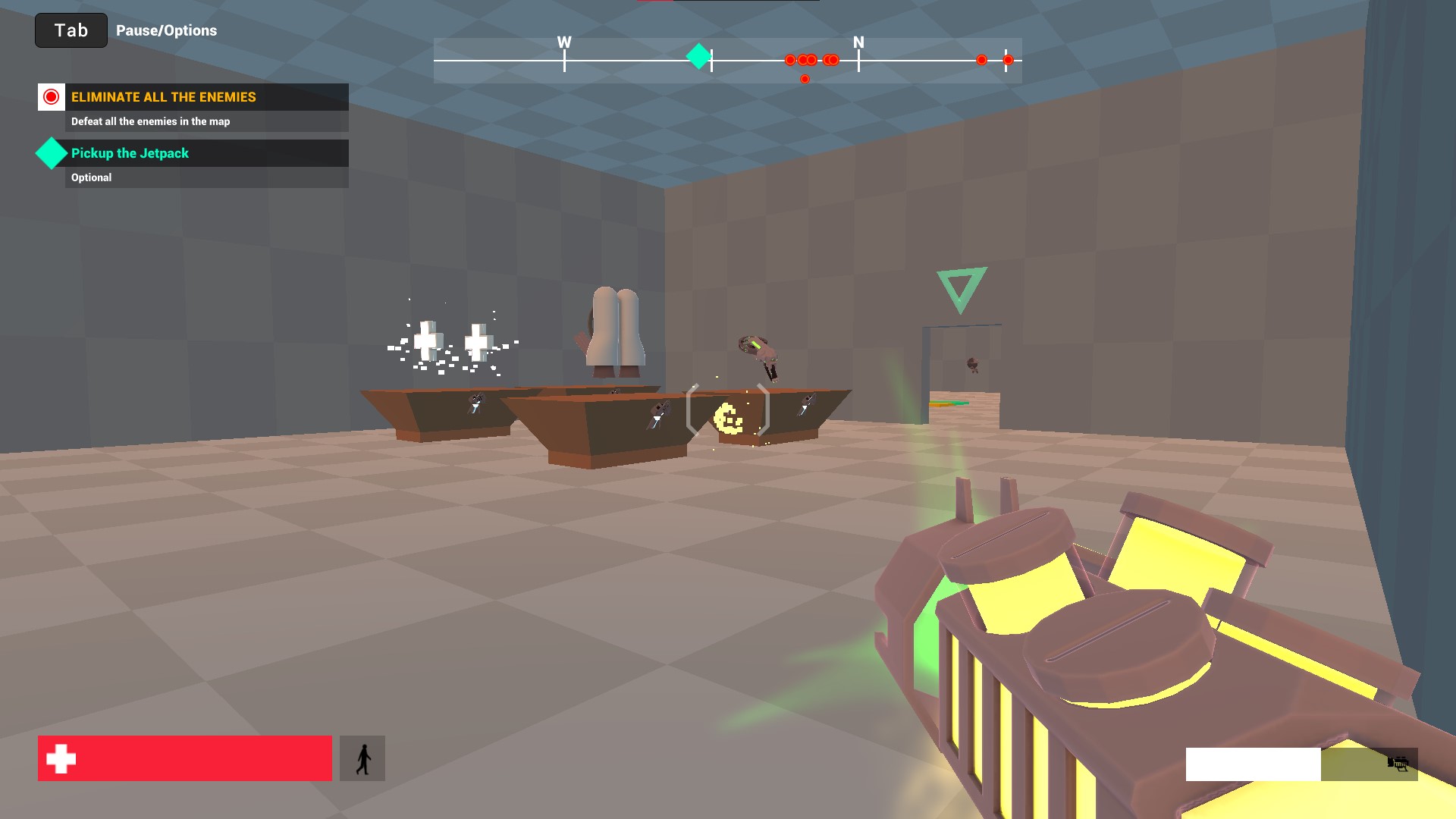Select the Optional label under jetpack objective
1456x819 pixels.
91,177
